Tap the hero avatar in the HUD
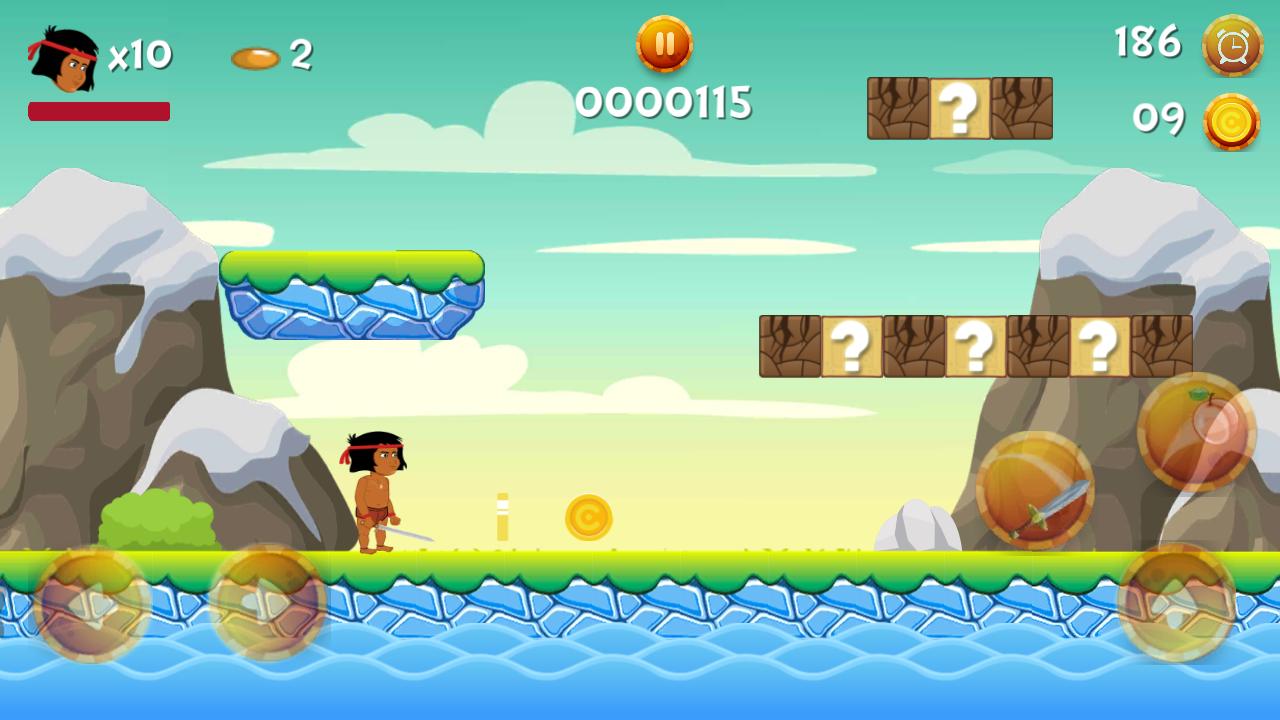The height and width of the screenshot is (720, 1280). (x=62, y=60)
